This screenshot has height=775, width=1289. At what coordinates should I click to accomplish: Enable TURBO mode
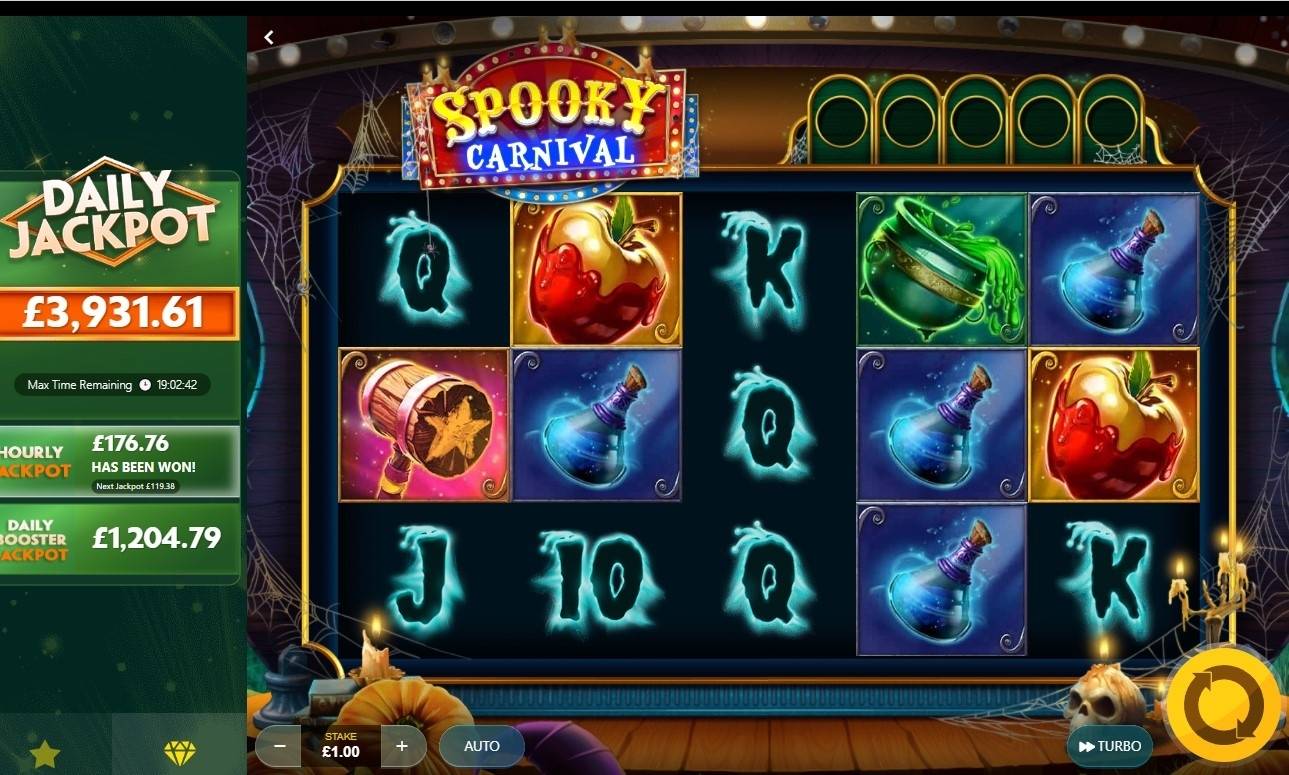click(x=1110, y=745)
